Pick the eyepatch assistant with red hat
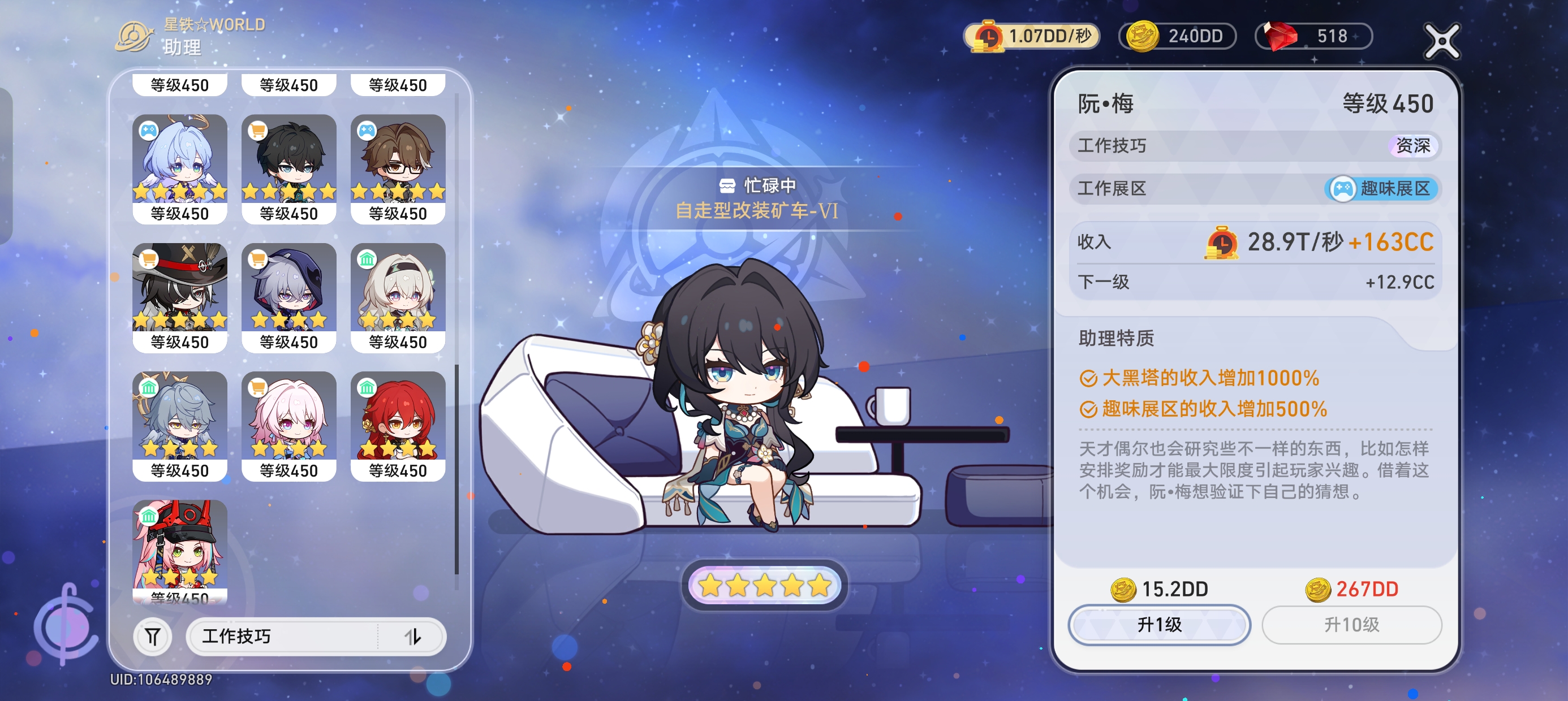Screen dimensions: 1568x701 [179, 287]
